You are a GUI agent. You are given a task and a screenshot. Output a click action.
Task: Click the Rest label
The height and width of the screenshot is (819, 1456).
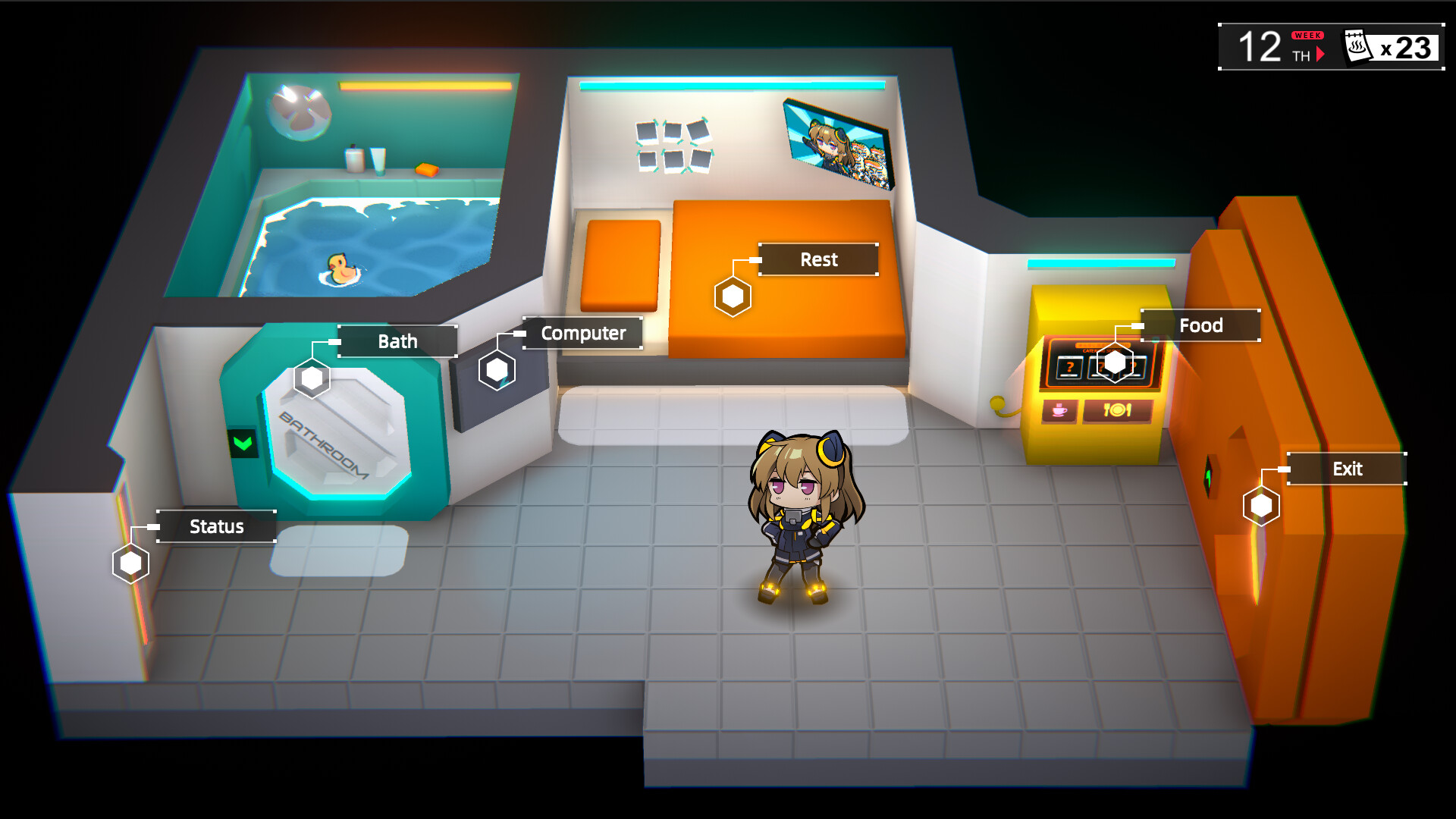click(817, 259)
